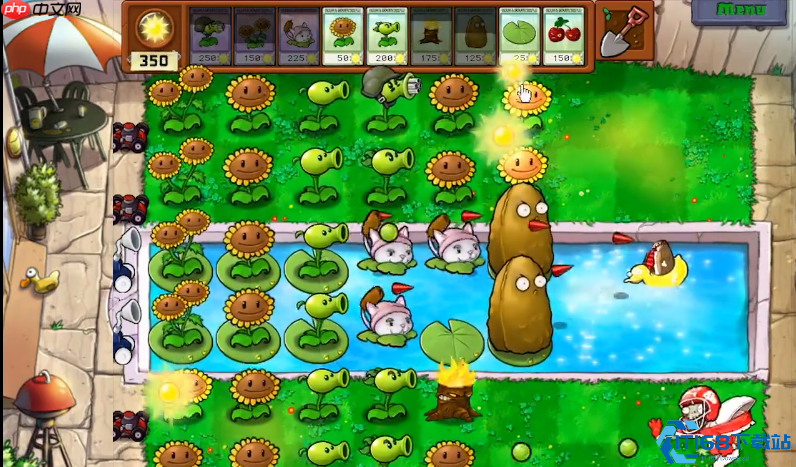Select the Lily Pad seed packet

(519, 37)
